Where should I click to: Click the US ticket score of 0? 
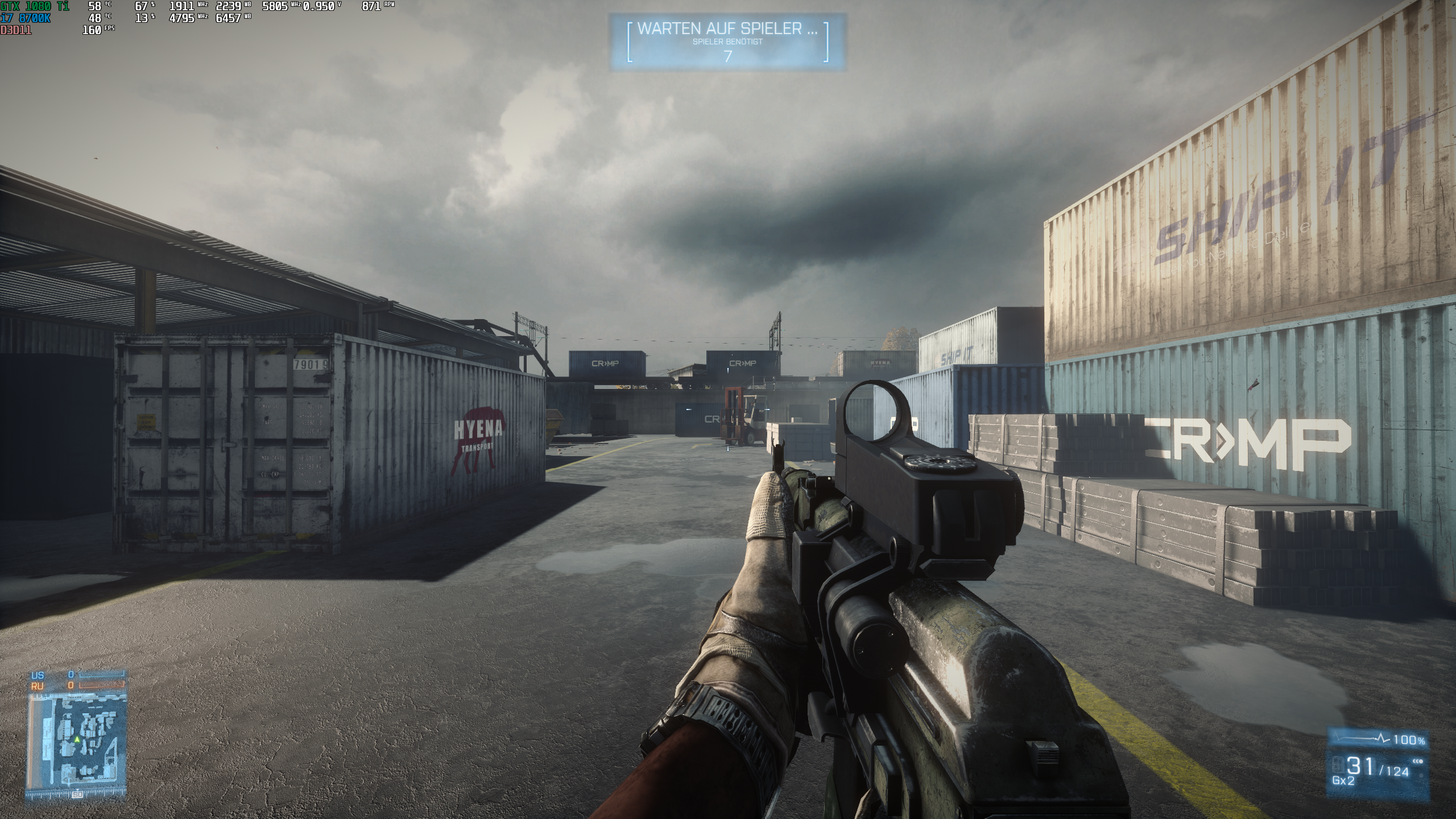[71, 674]
